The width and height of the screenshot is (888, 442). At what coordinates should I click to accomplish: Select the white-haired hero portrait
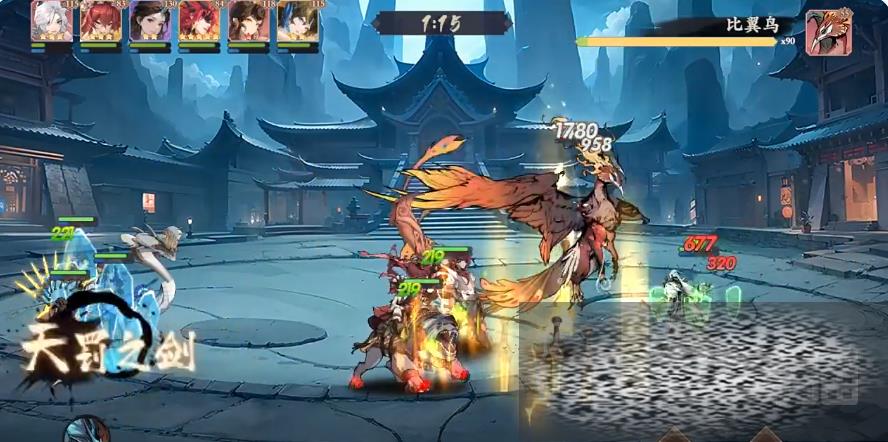(x=52, y=22)
